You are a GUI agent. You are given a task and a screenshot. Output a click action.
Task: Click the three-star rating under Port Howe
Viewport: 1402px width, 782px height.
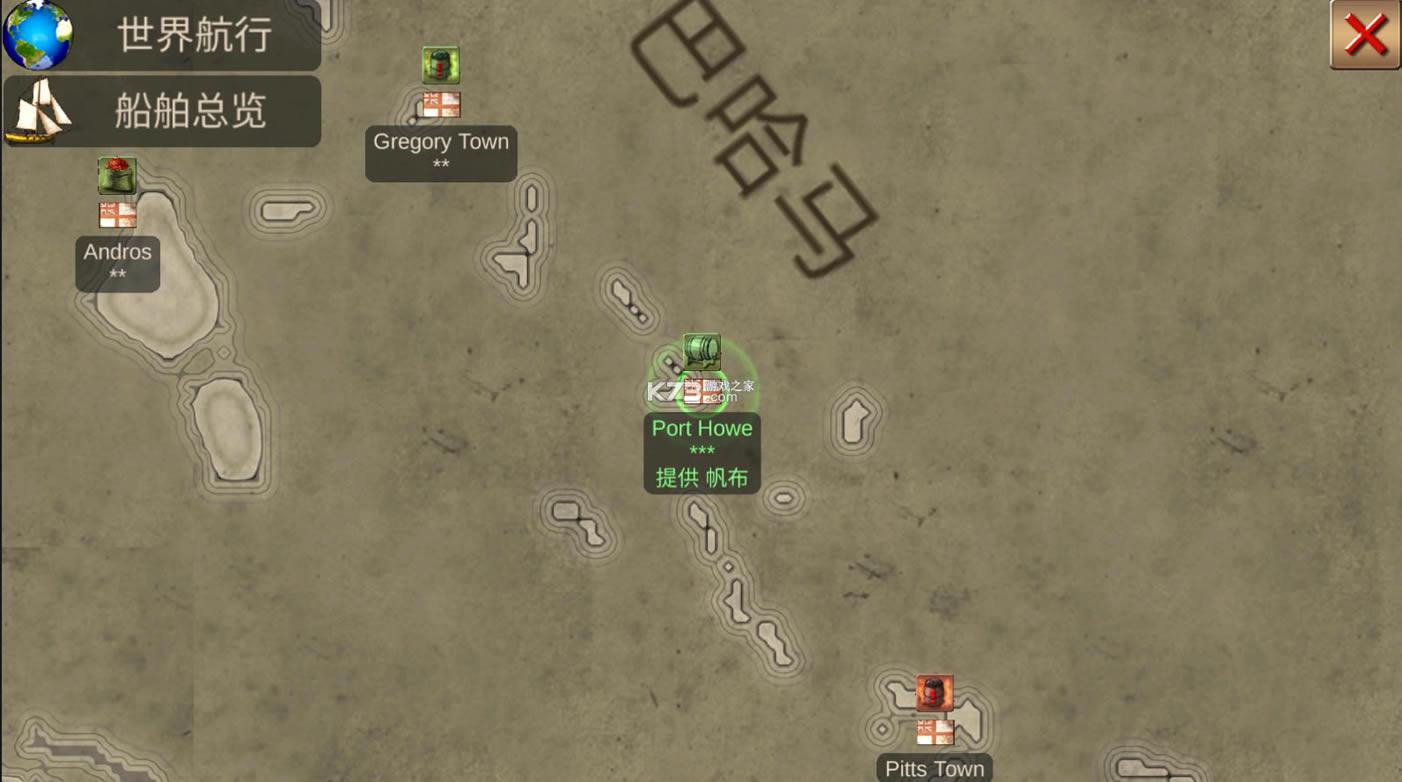[x=702, y=452]
